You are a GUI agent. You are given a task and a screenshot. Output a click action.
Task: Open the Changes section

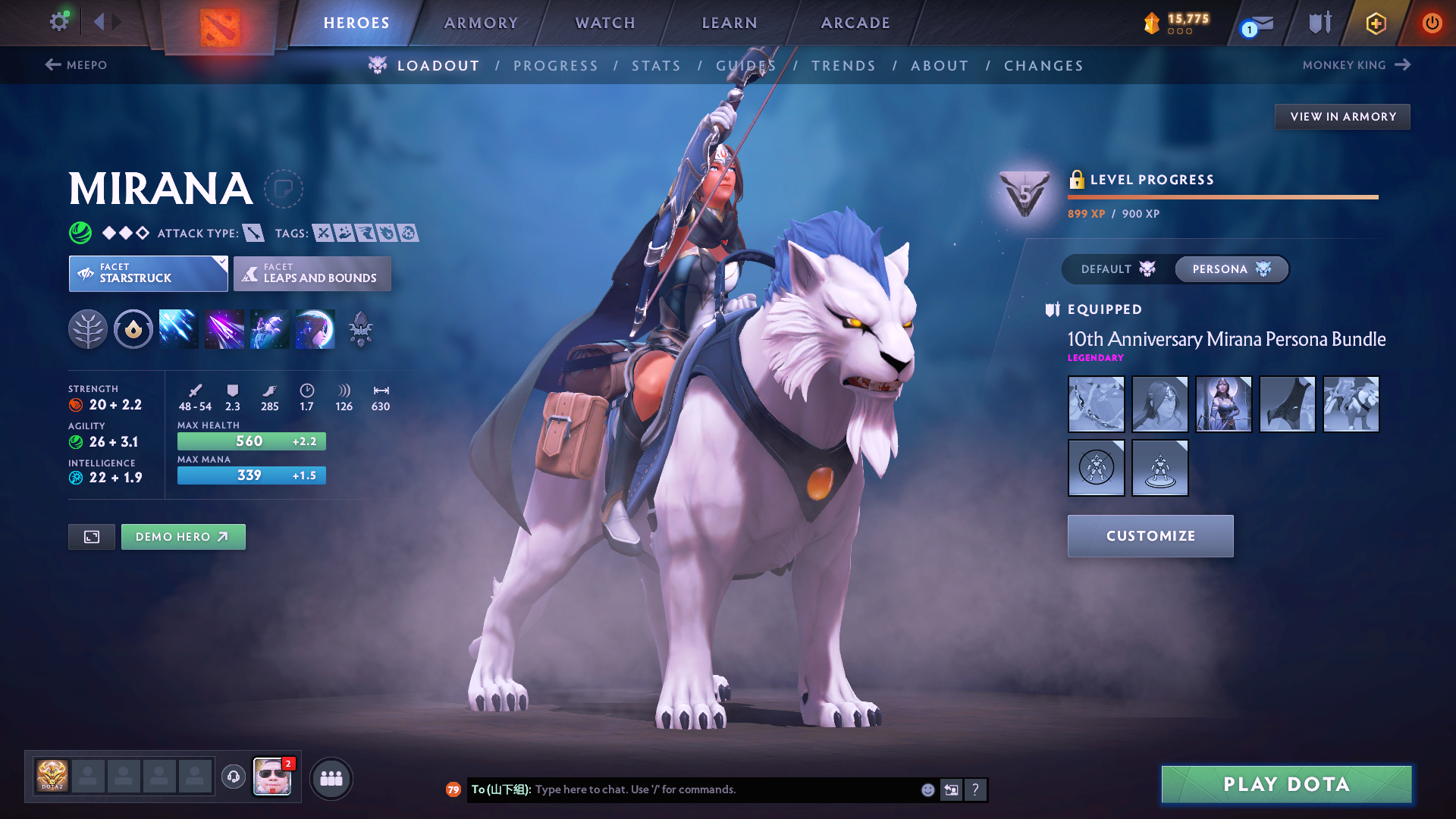click(1043, 66)
